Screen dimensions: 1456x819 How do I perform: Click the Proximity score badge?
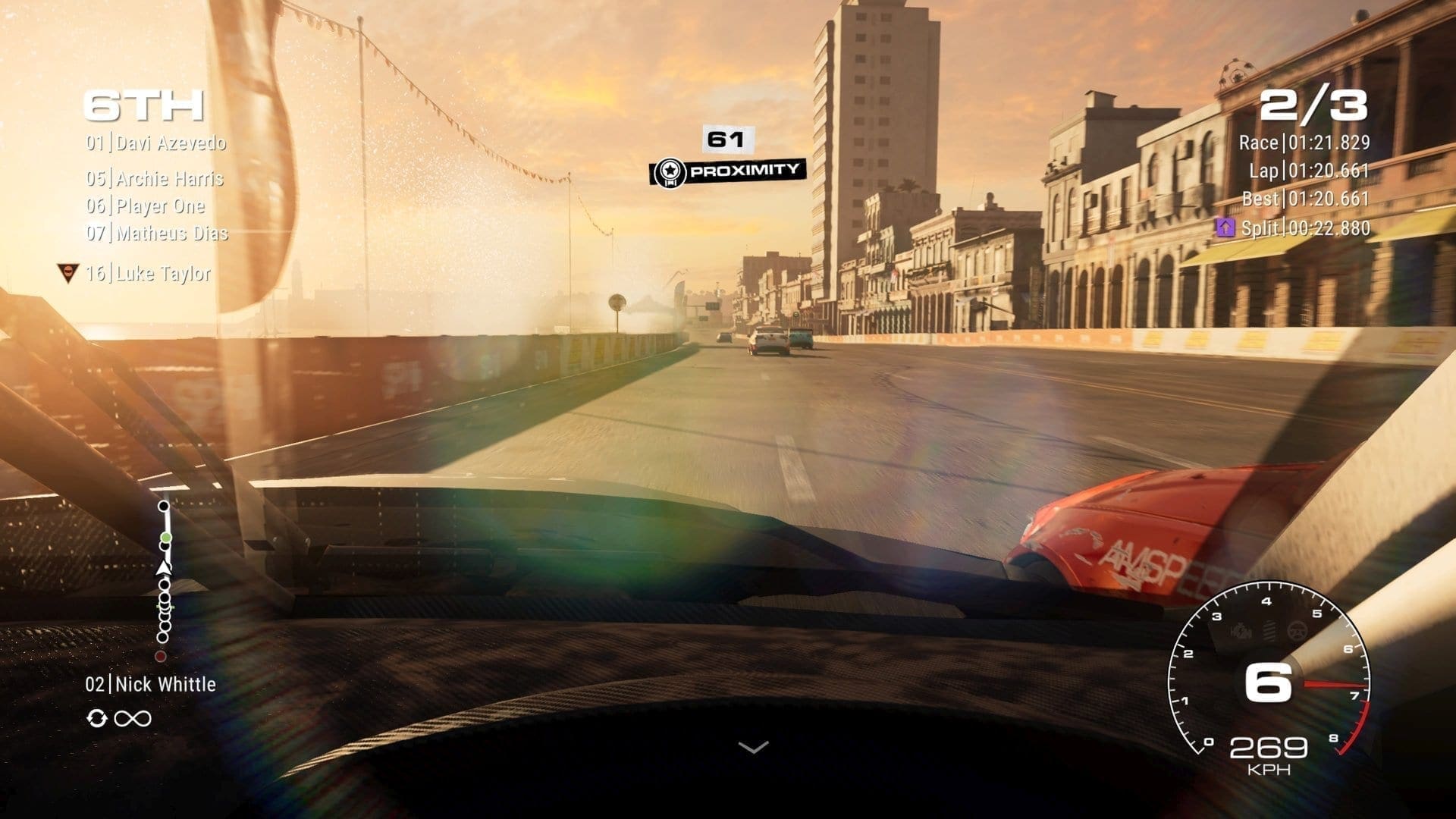point(728,171)
